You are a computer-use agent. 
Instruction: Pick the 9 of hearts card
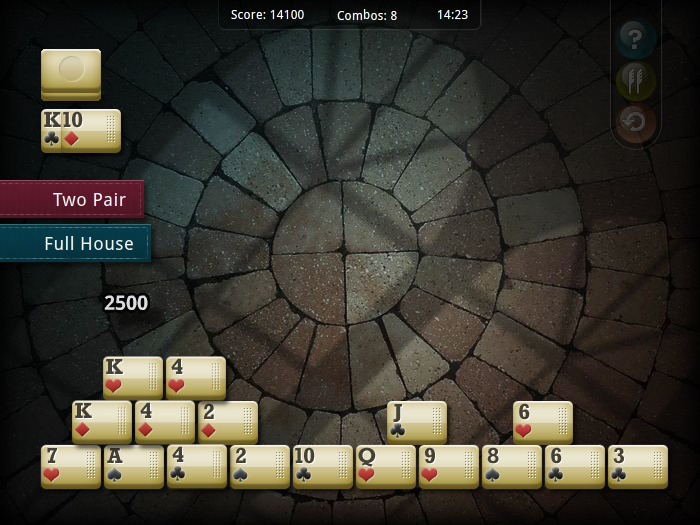449,466
